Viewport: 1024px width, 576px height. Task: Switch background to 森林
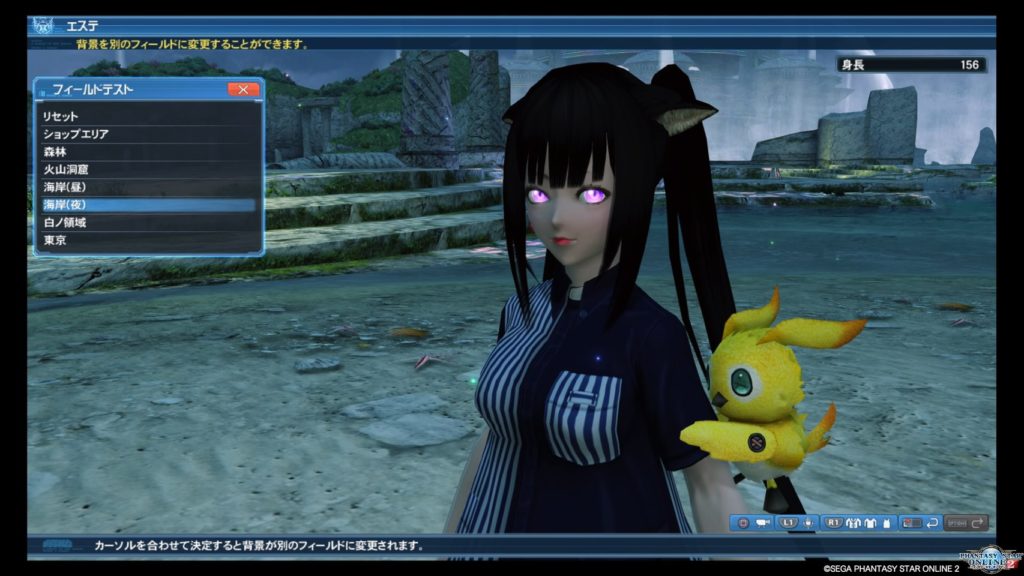(x=148, y=152)
